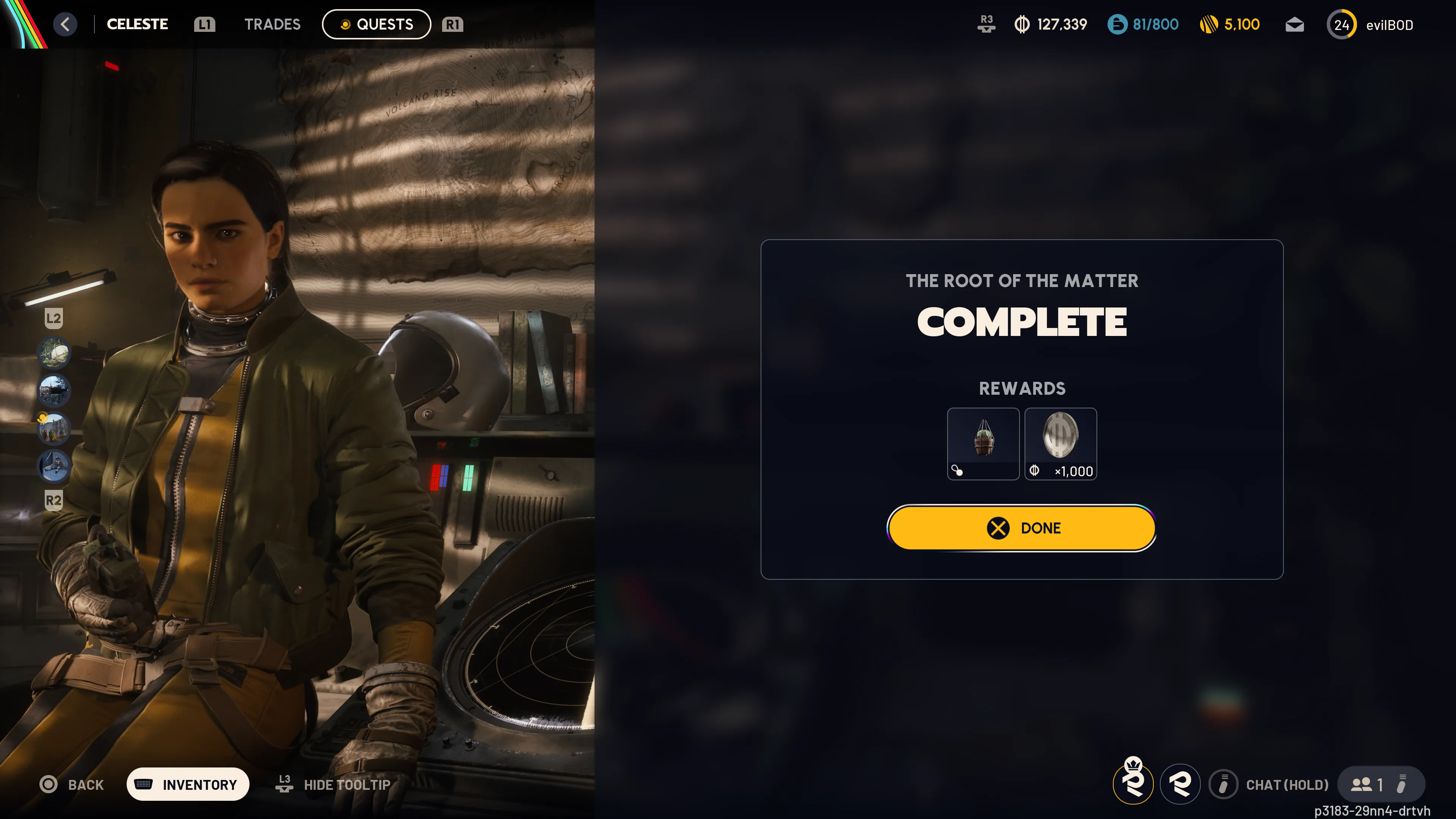Open the CELESTE tab

[x=137, y=24]
